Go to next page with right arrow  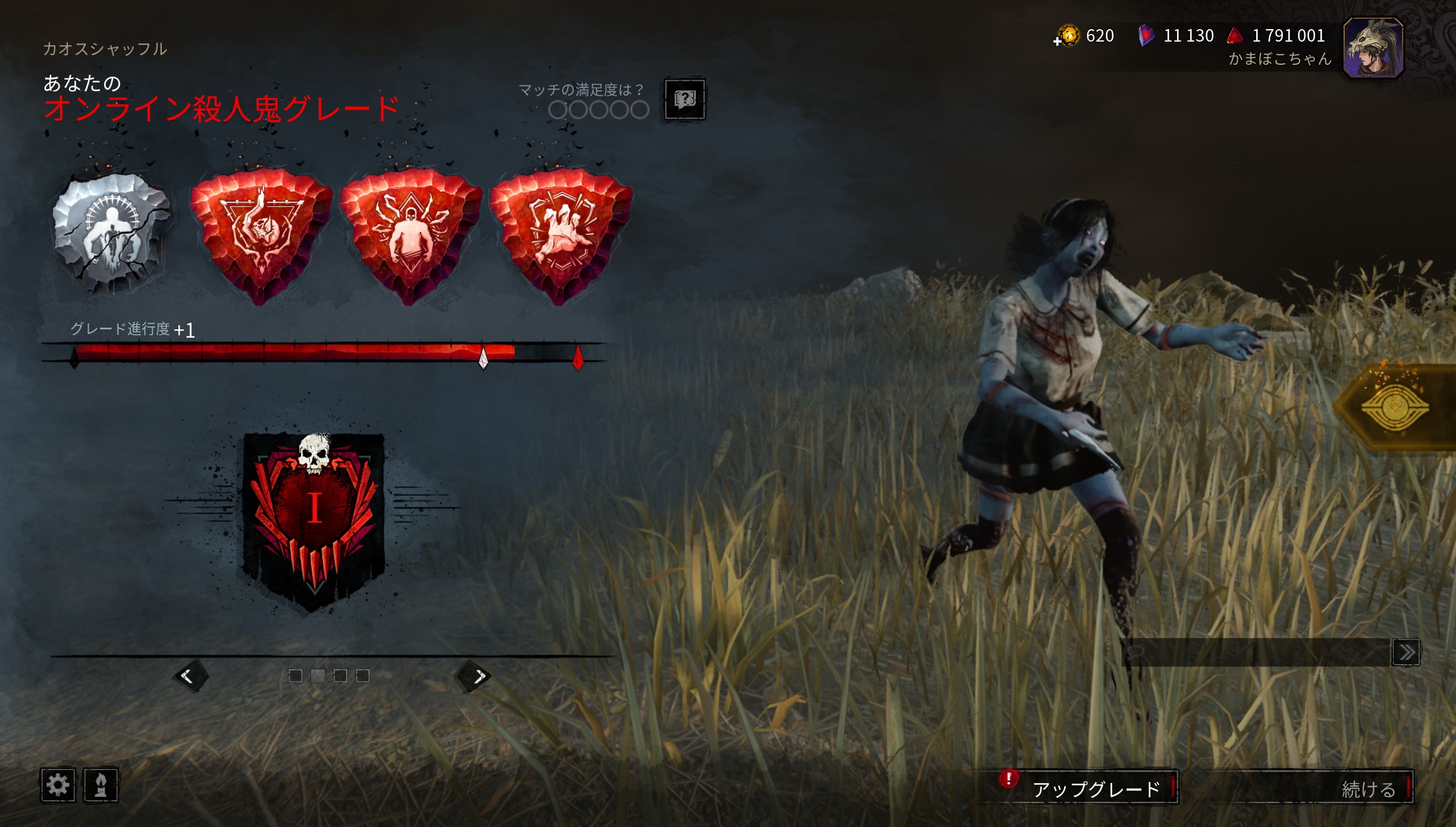474,676
